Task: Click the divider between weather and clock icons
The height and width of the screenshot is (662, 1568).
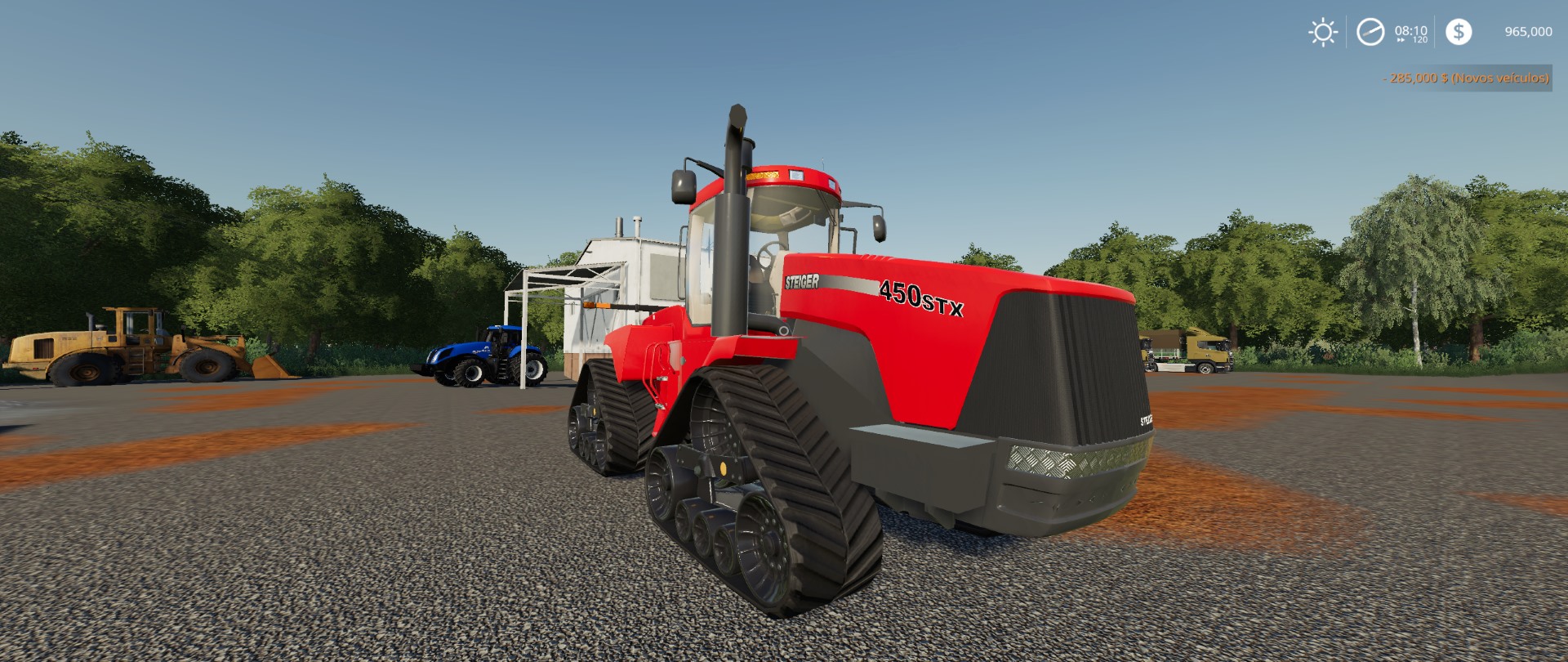Action: pos(1346,31)
